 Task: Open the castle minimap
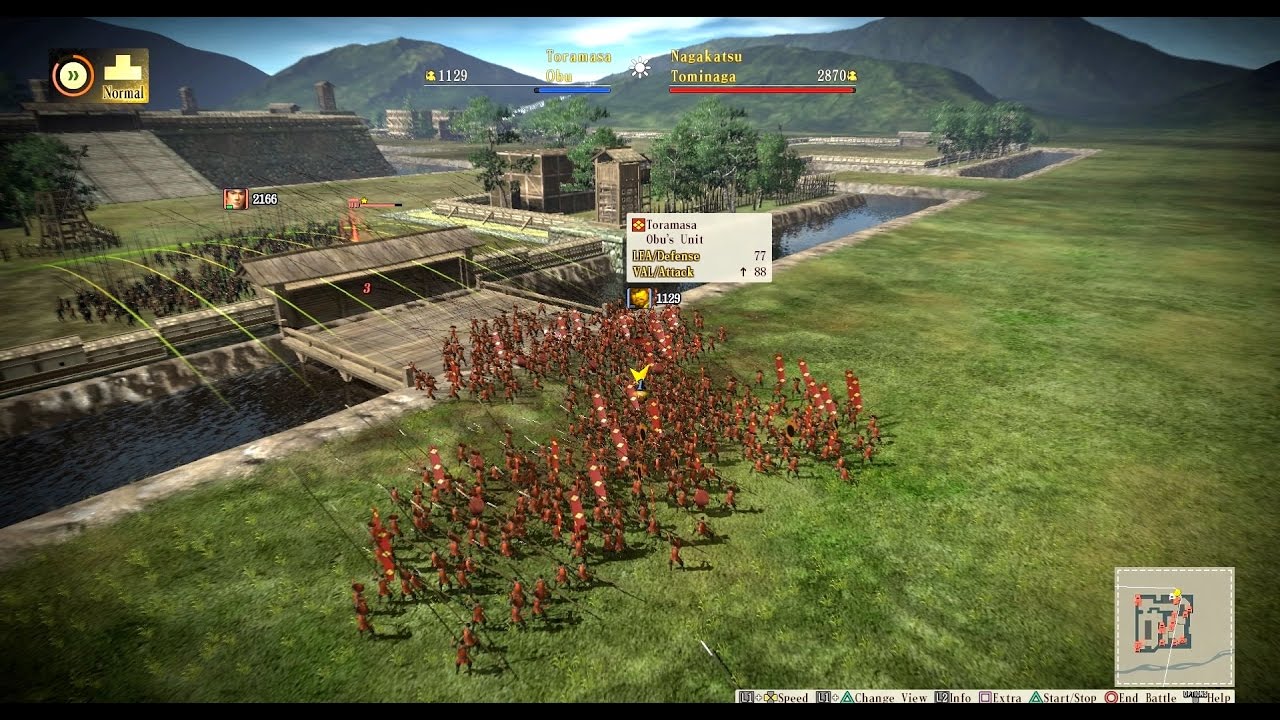[x=1174, y=627]
